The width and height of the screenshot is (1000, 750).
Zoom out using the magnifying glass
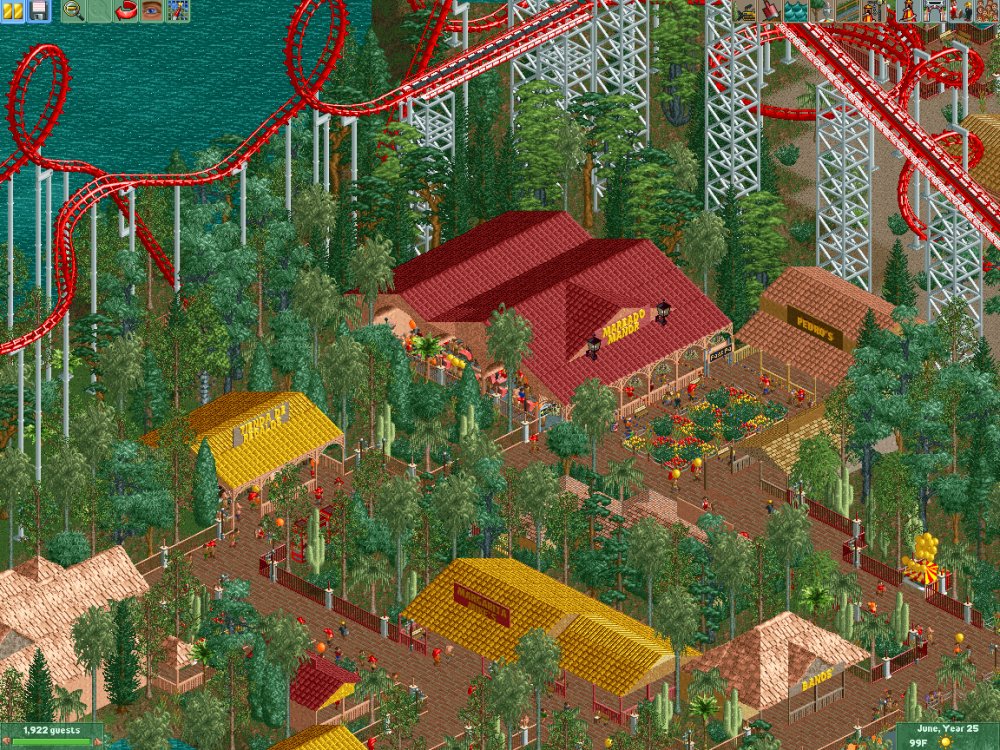tap(73, 11)
